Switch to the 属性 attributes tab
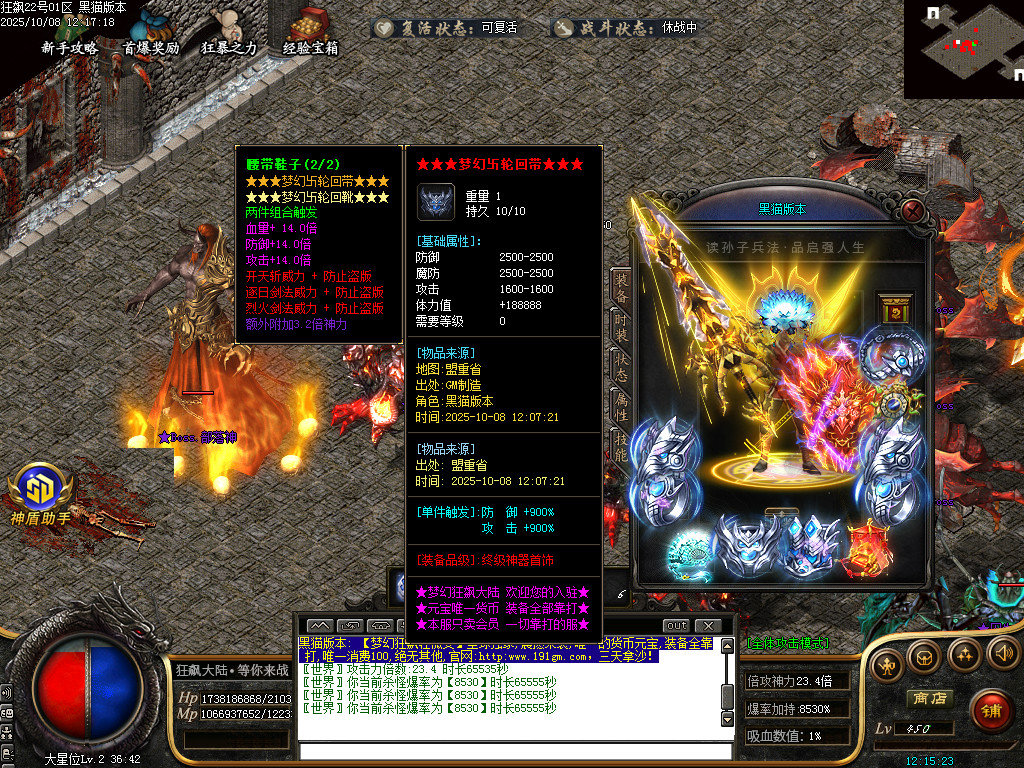 pyautogui.click(x=620, y=407)
